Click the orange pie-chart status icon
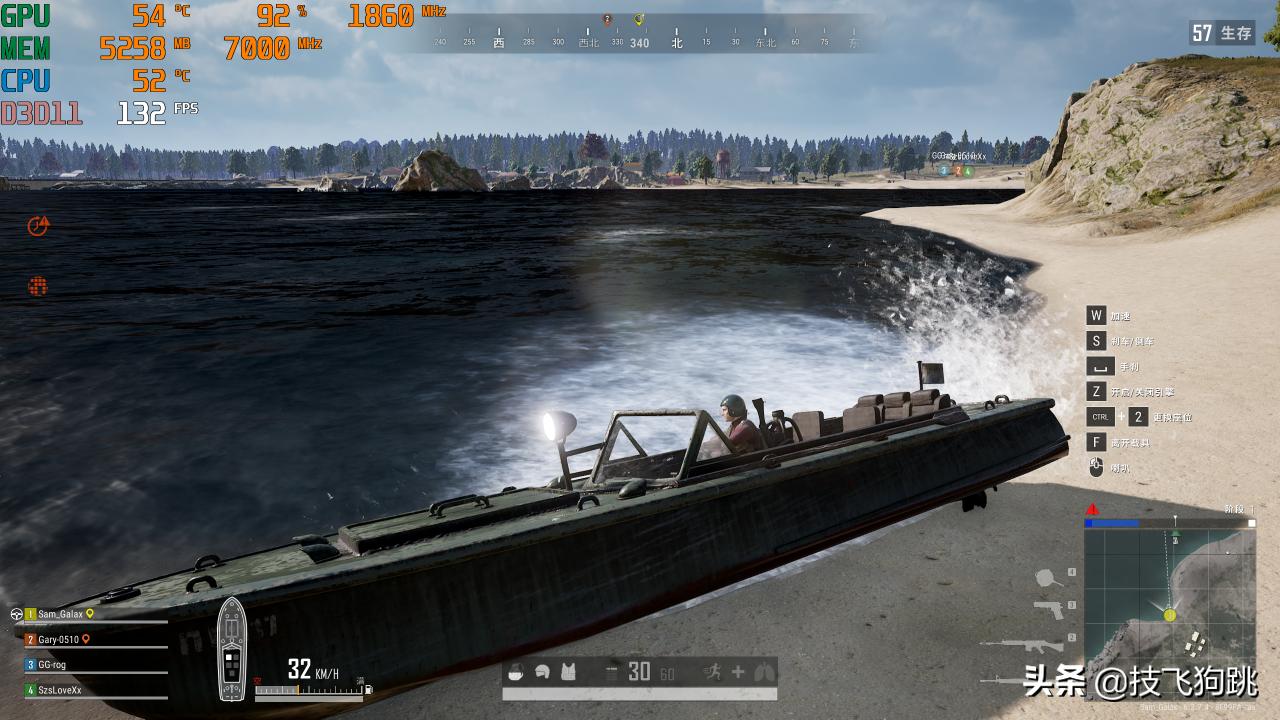 pos(38,226)
